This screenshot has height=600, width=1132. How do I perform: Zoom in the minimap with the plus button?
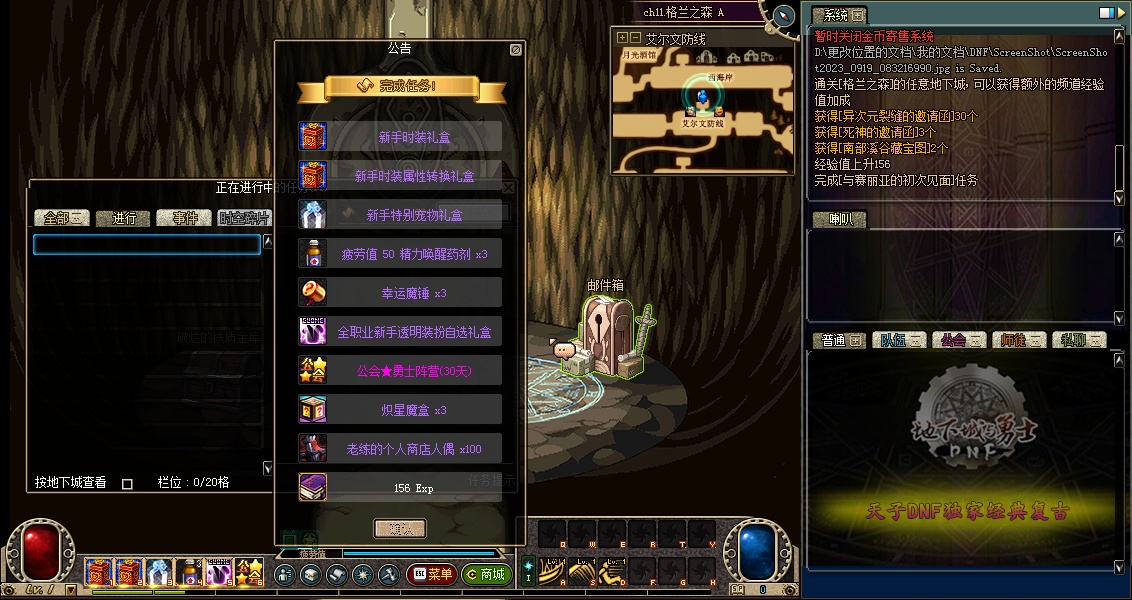pos(621,38)
